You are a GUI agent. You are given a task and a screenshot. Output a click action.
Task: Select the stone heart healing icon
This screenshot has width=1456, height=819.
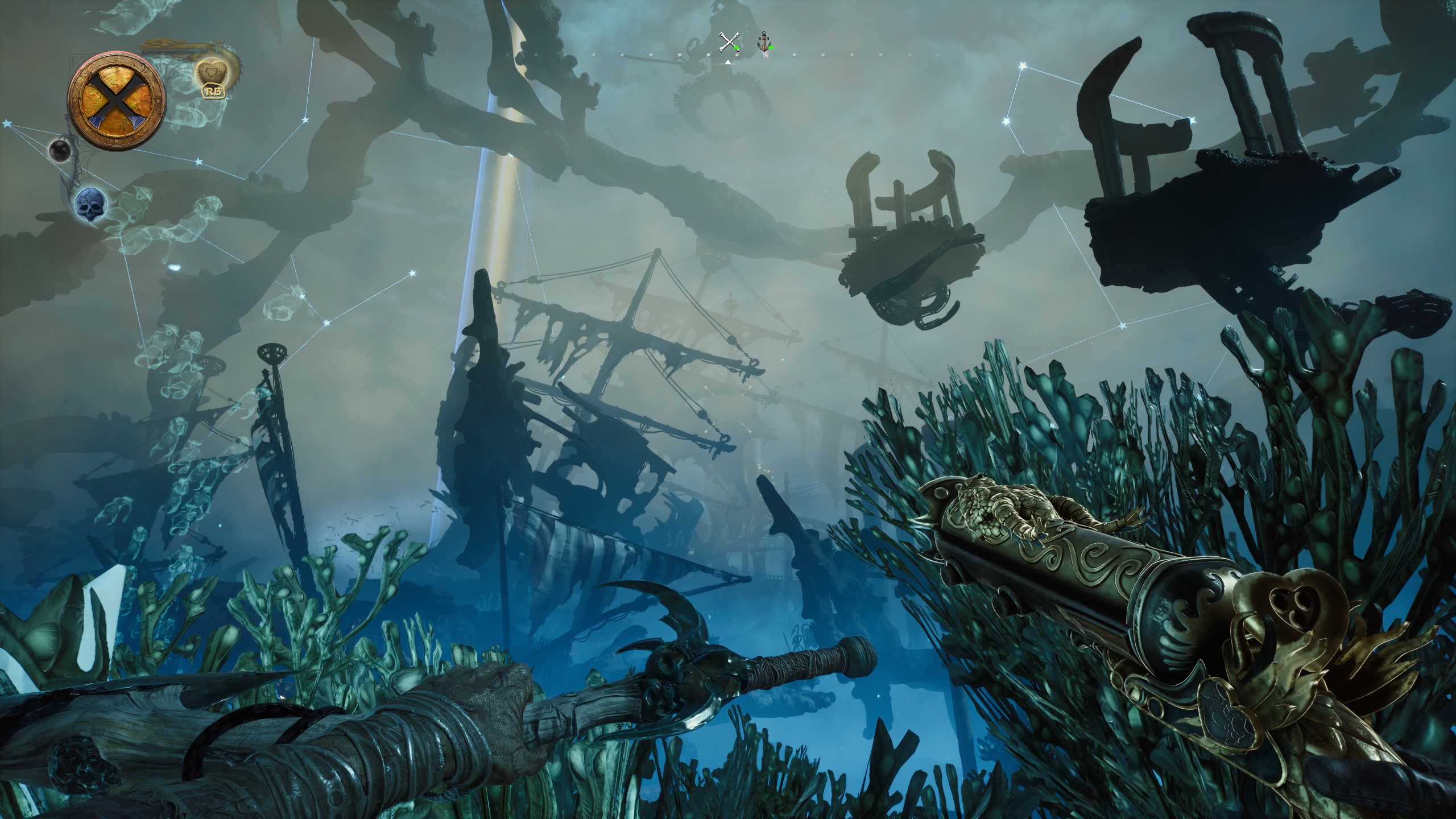coord(210,75)
